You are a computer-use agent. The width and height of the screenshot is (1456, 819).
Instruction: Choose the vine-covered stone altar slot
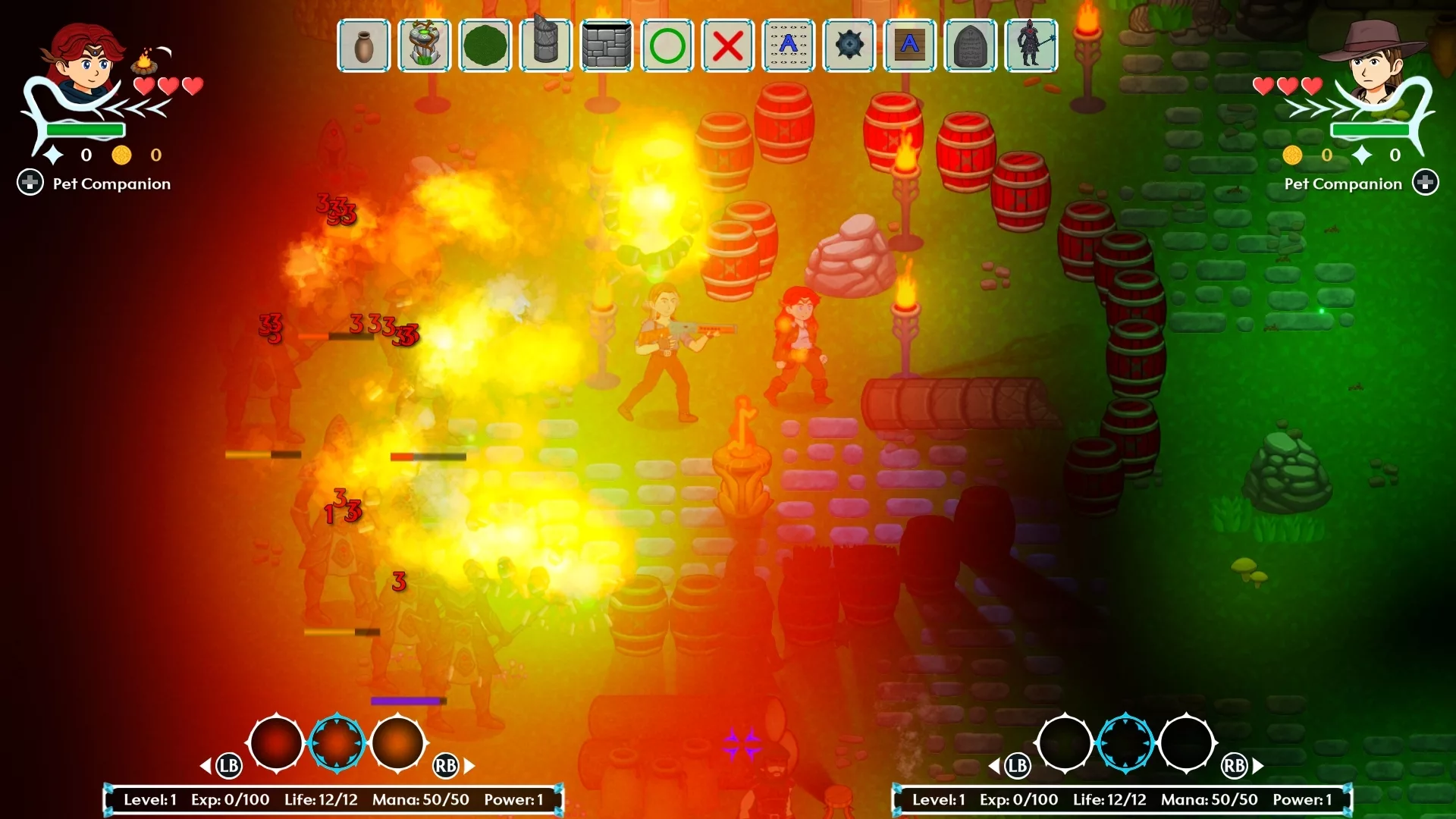(x=425, y=45)
